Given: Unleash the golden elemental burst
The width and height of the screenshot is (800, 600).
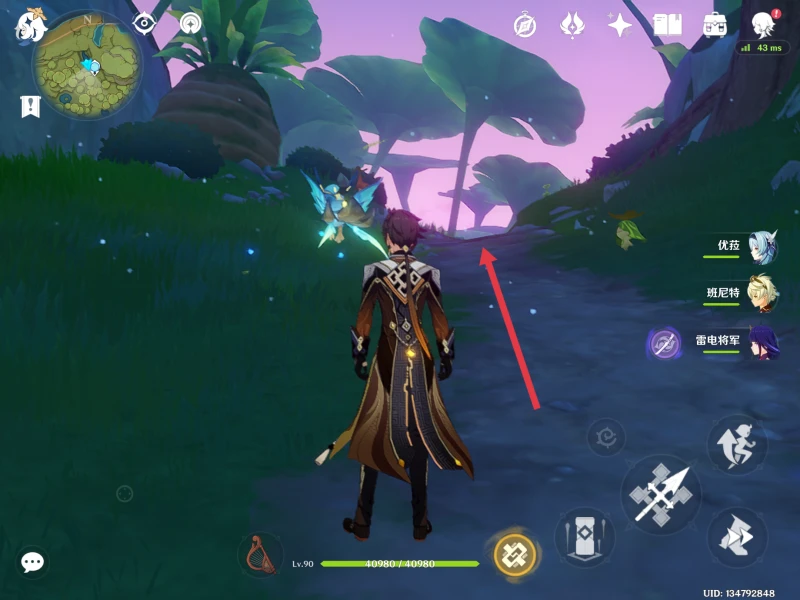Looking at the screenshot, I should pos(515,553).
